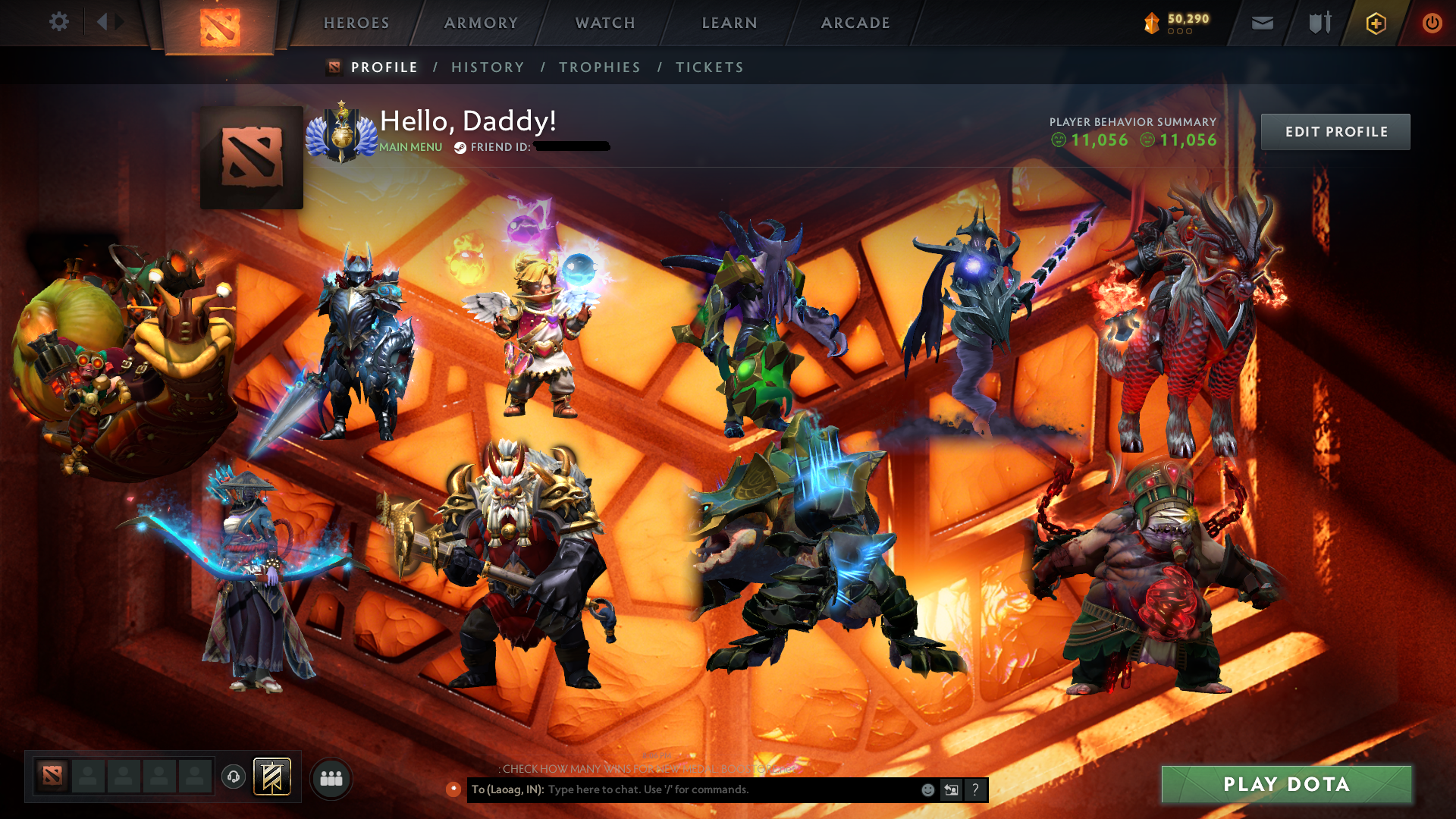This screenshot has width=1456, height=819.
Task: Return to the Dota home logo
Action: point(220,27)
